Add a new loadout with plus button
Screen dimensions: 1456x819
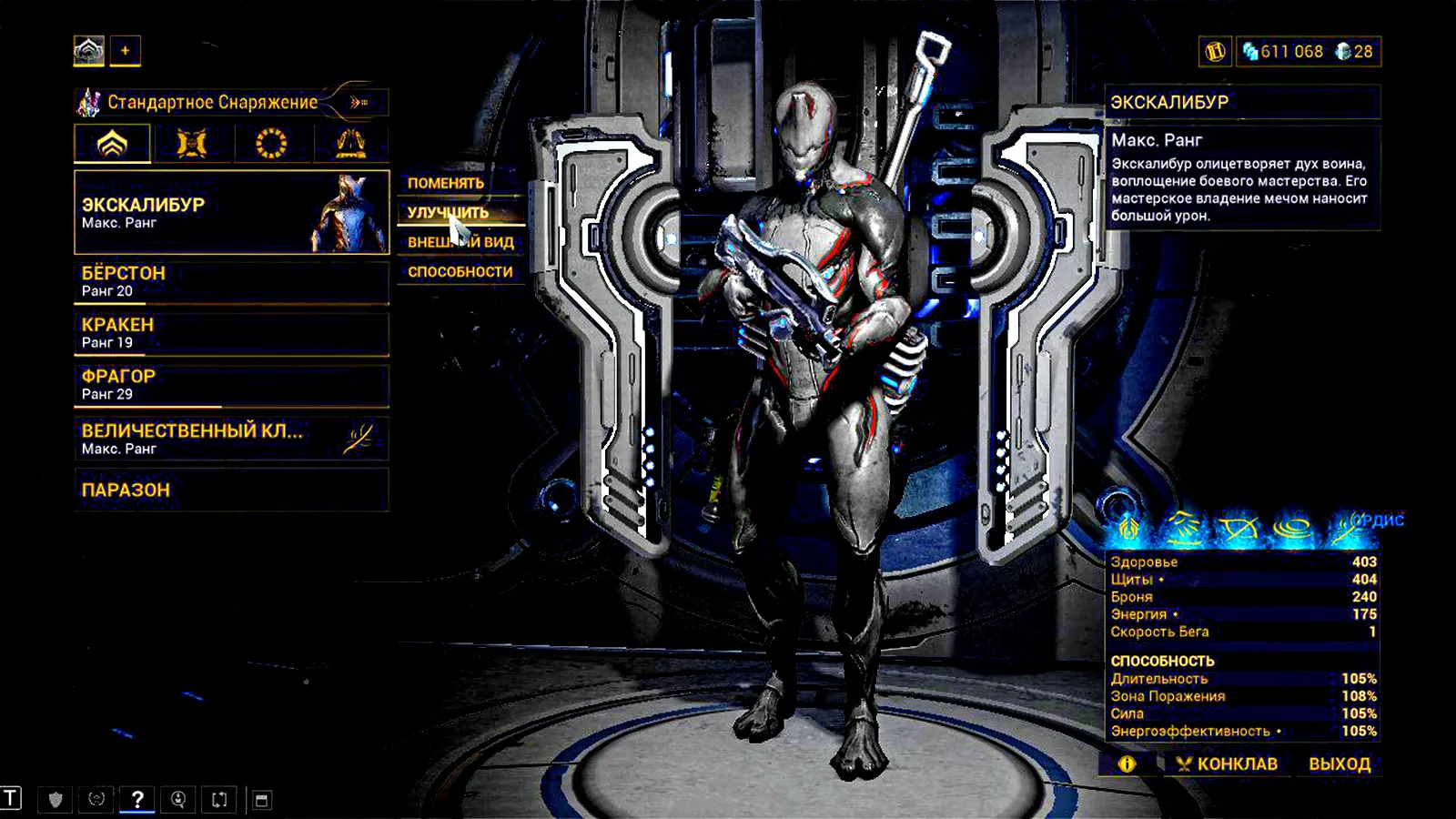(x=126, y=51)
